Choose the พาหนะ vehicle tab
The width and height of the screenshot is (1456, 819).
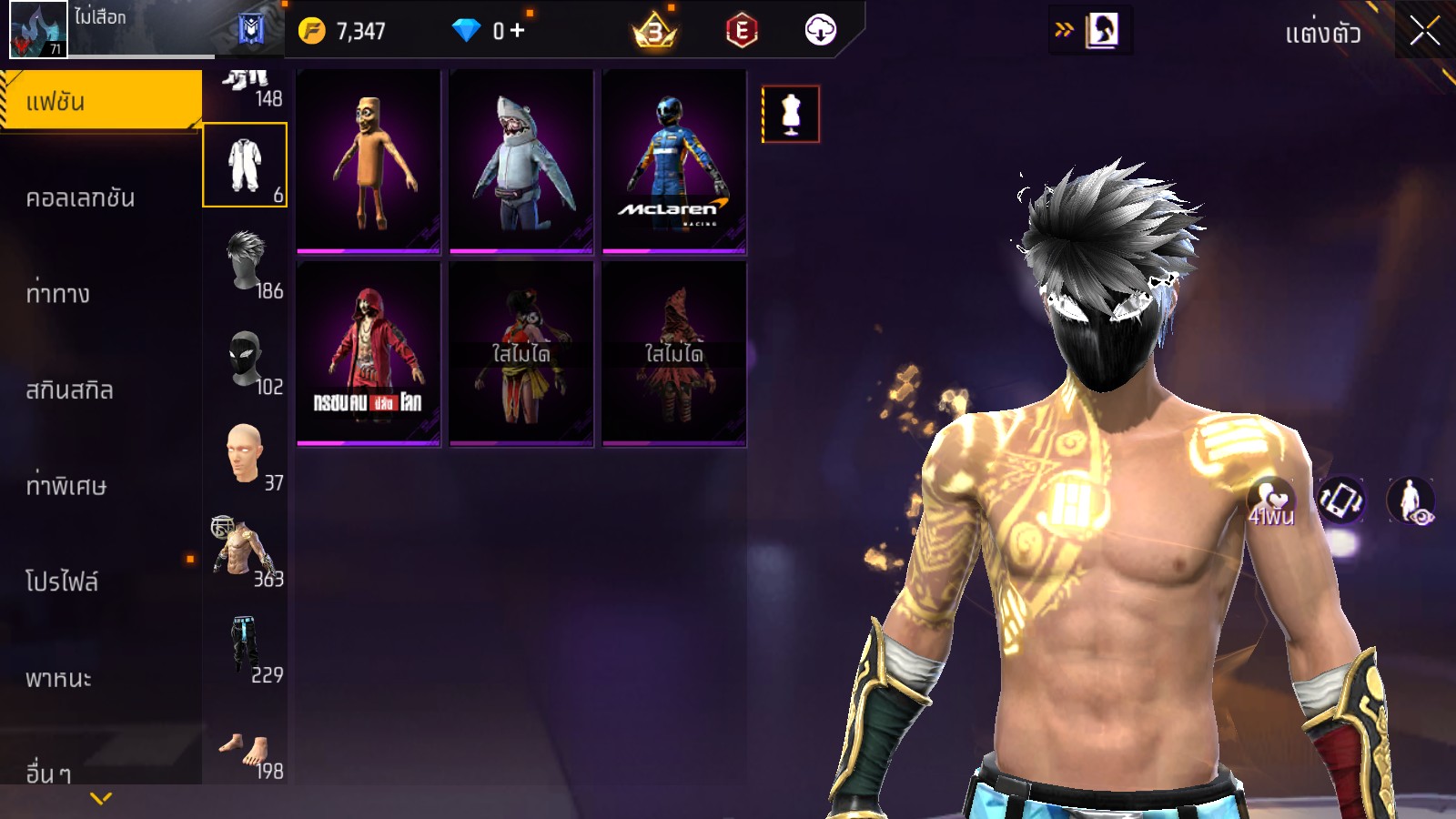58,678
